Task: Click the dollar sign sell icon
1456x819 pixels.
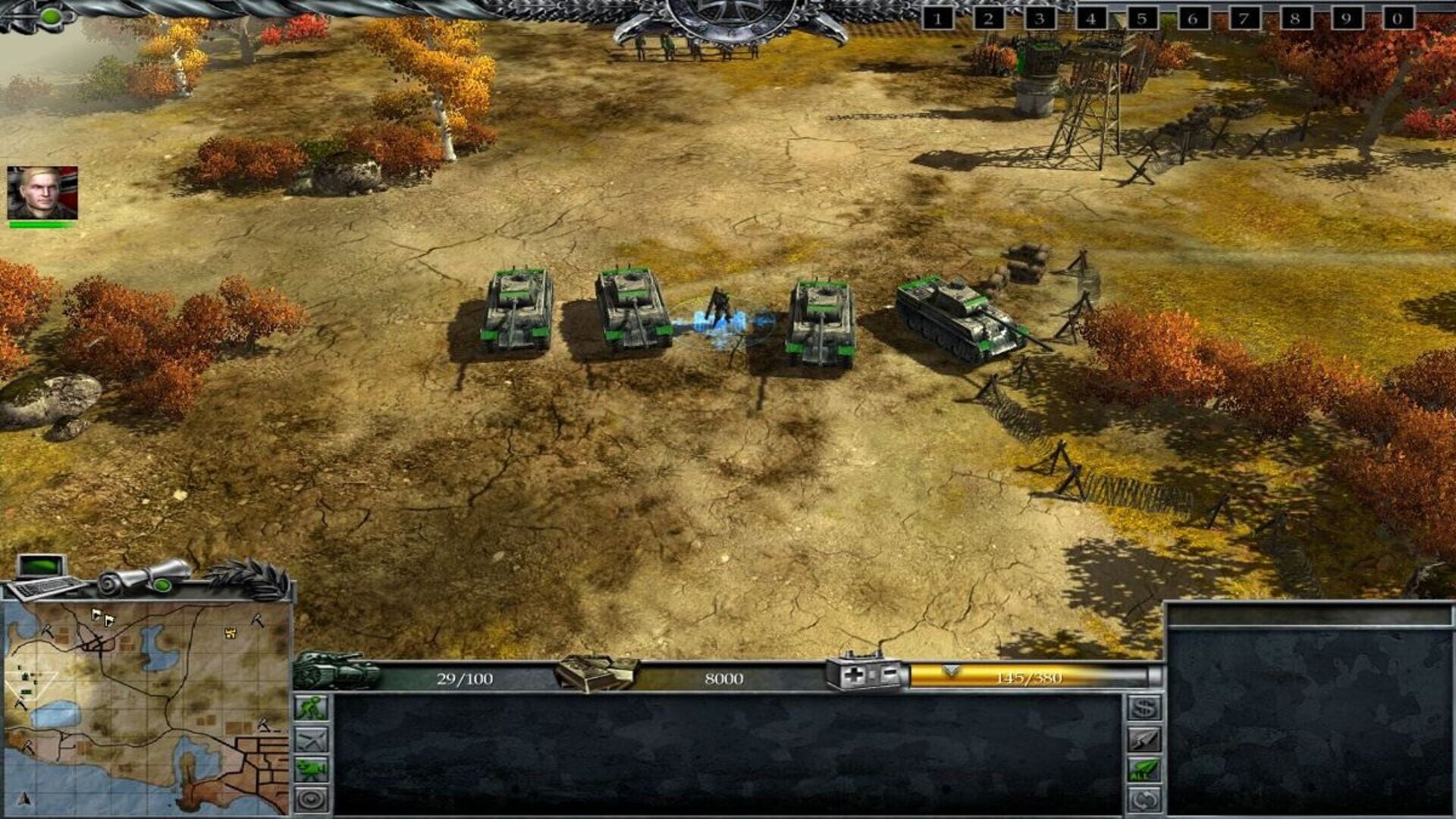Action: tap(1144, 707)
